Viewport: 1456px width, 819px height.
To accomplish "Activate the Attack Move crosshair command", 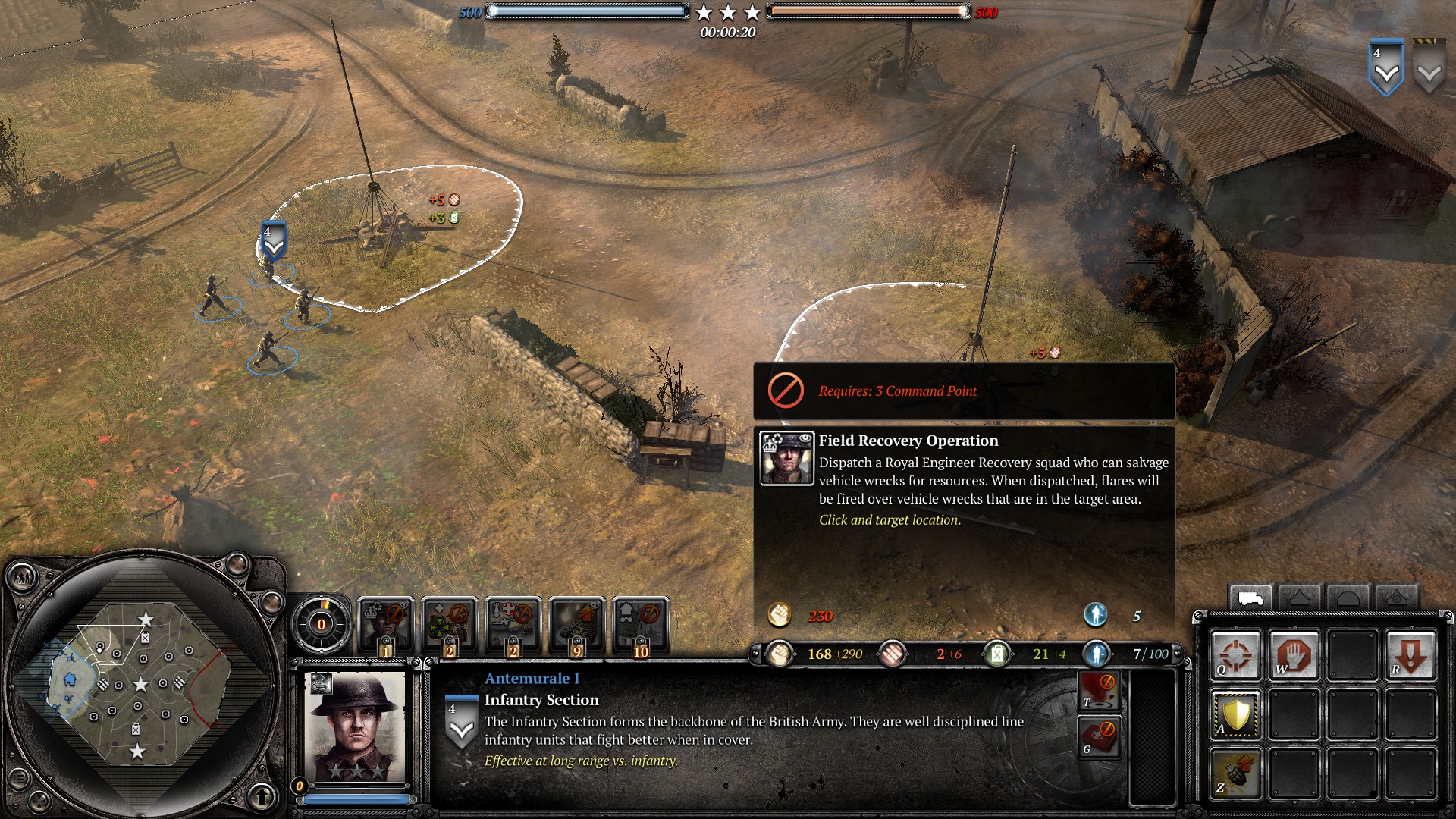I will click(1235, 655).
